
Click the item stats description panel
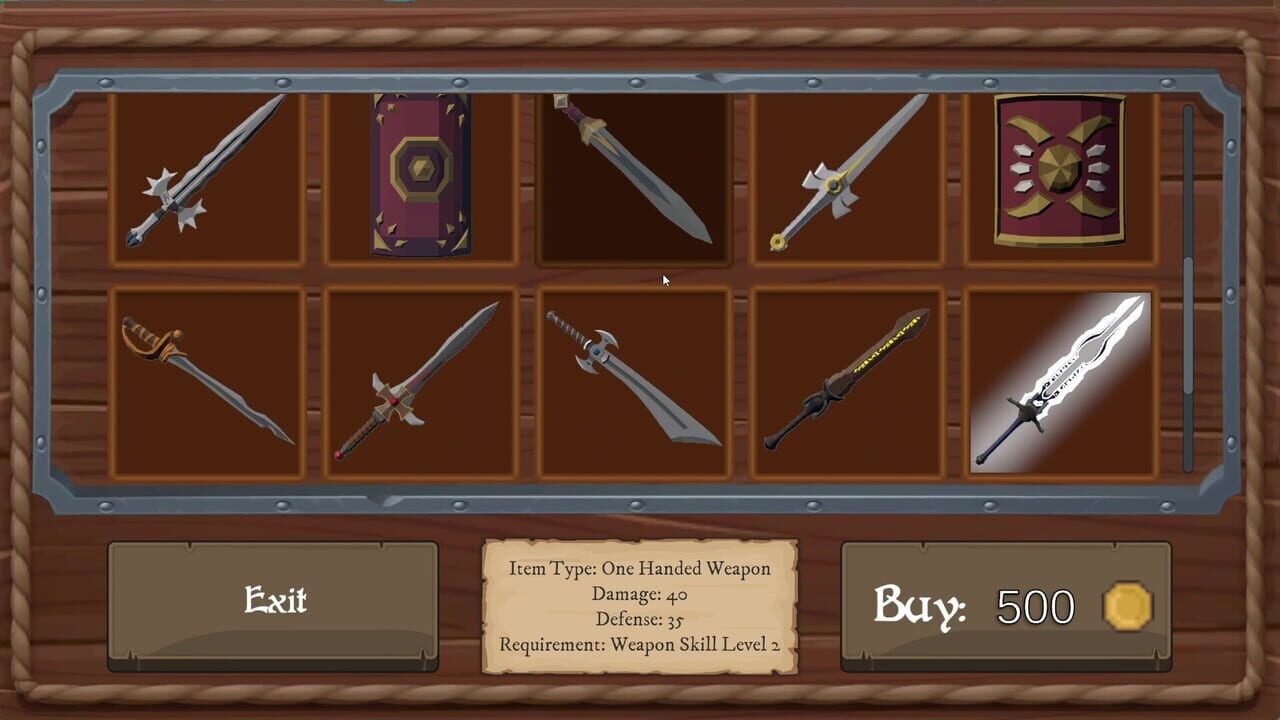tap(640, 605)
